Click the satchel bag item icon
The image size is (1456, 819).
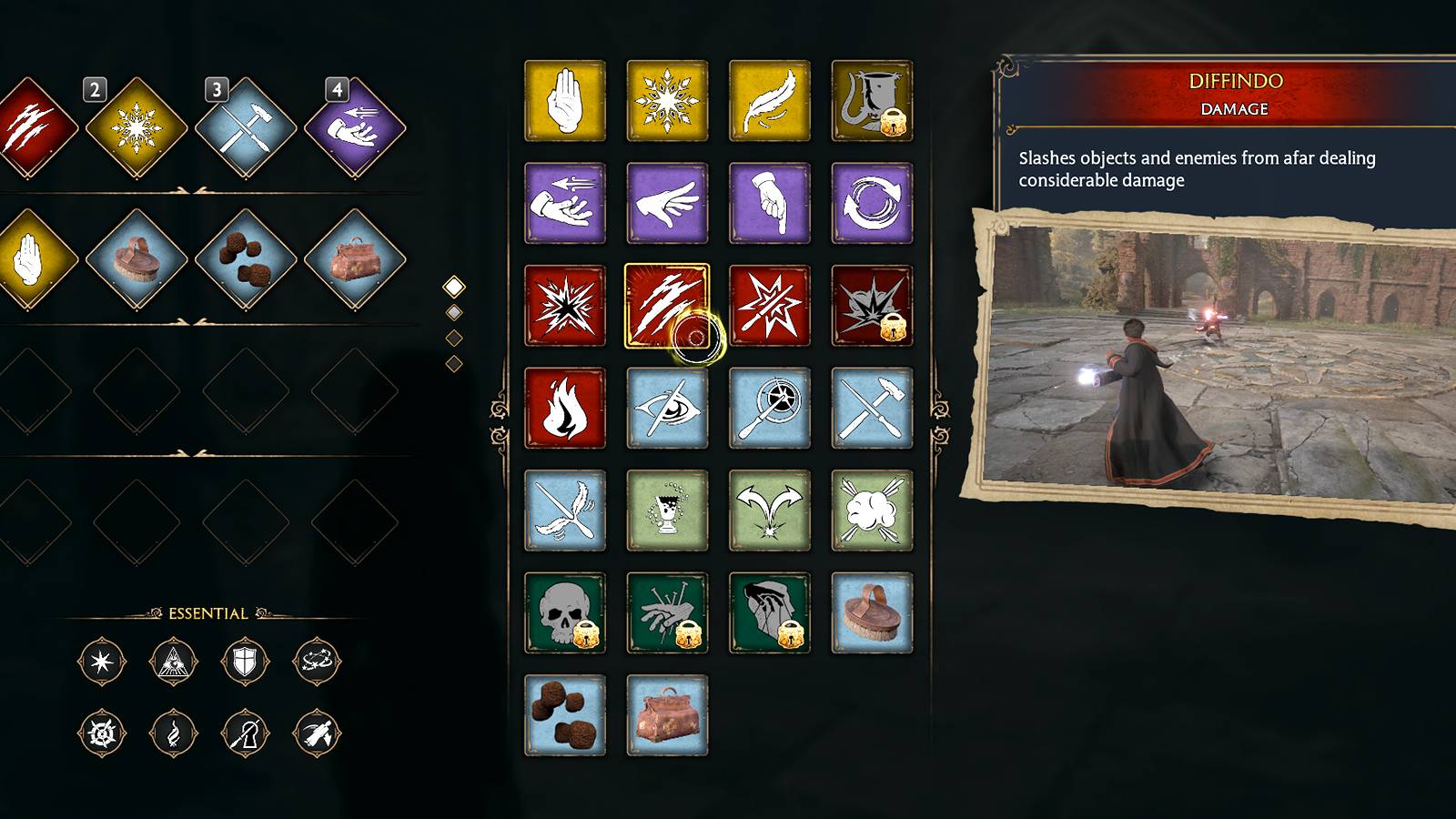(667, 715)
